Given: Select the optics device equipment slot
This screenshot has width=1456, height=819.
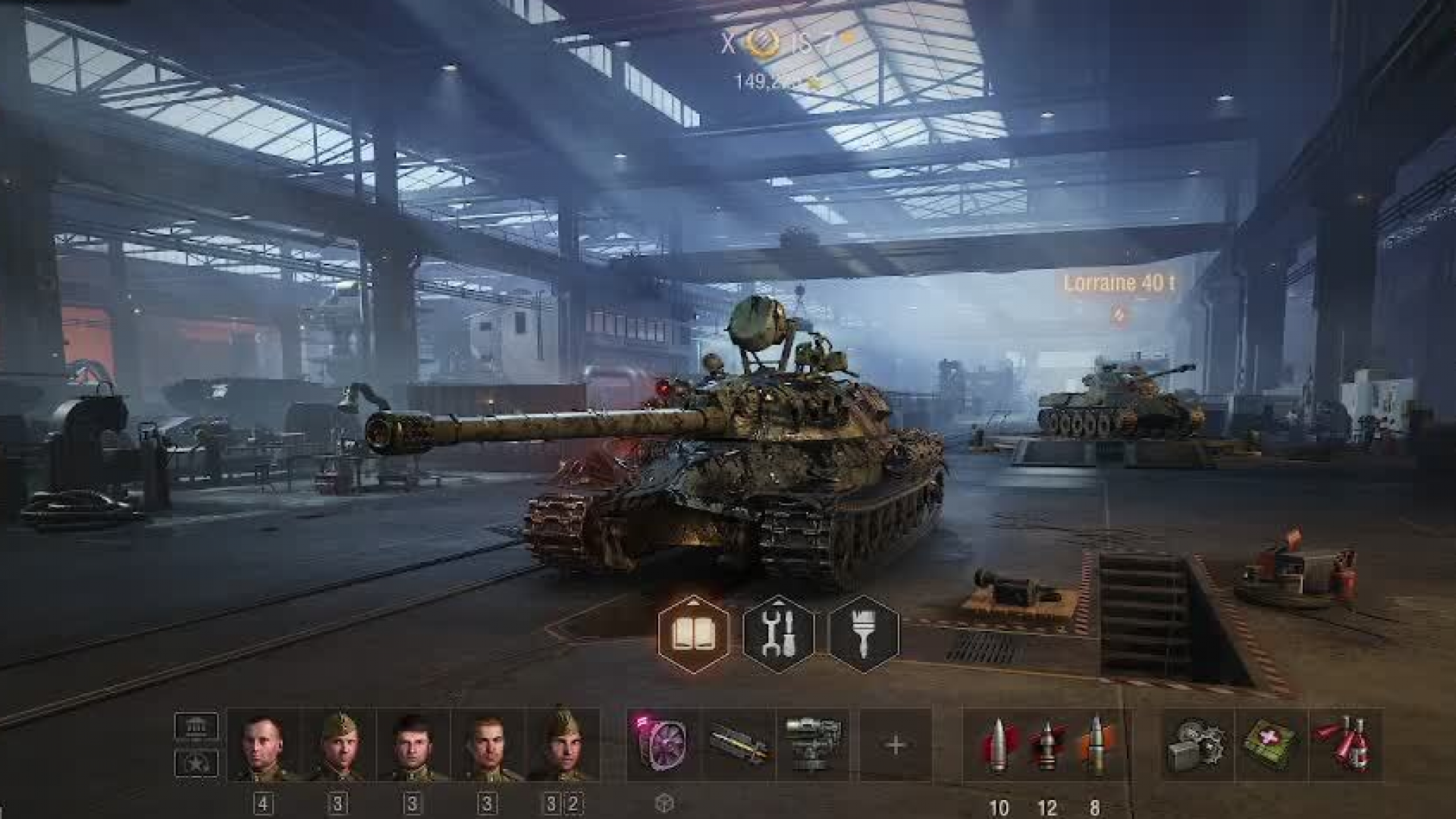Looking at the screenshot, I should pyautogui.click(x=813, y=745).
